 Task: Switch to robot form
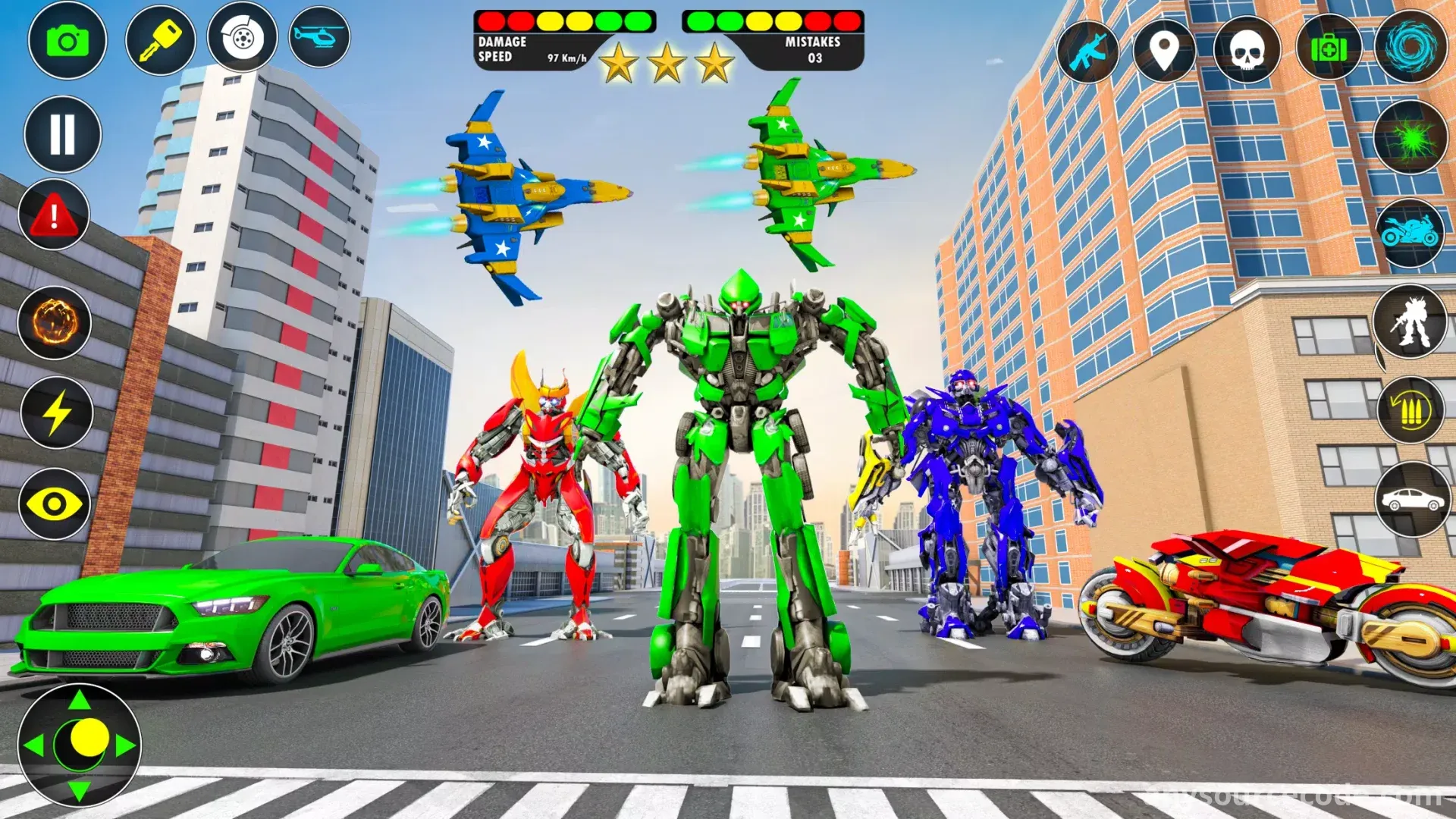click(1410, 322)
